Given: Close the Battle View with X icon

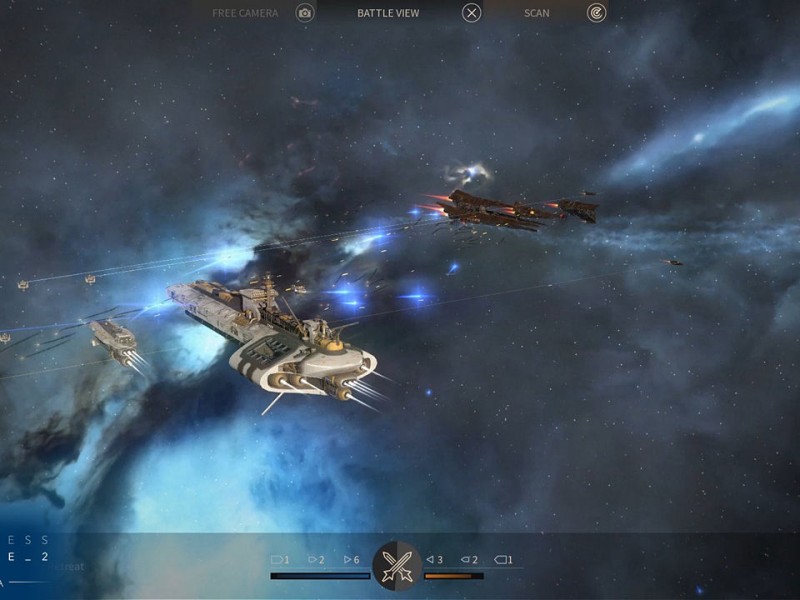Looking at the screenshot, I should (471, 13).
